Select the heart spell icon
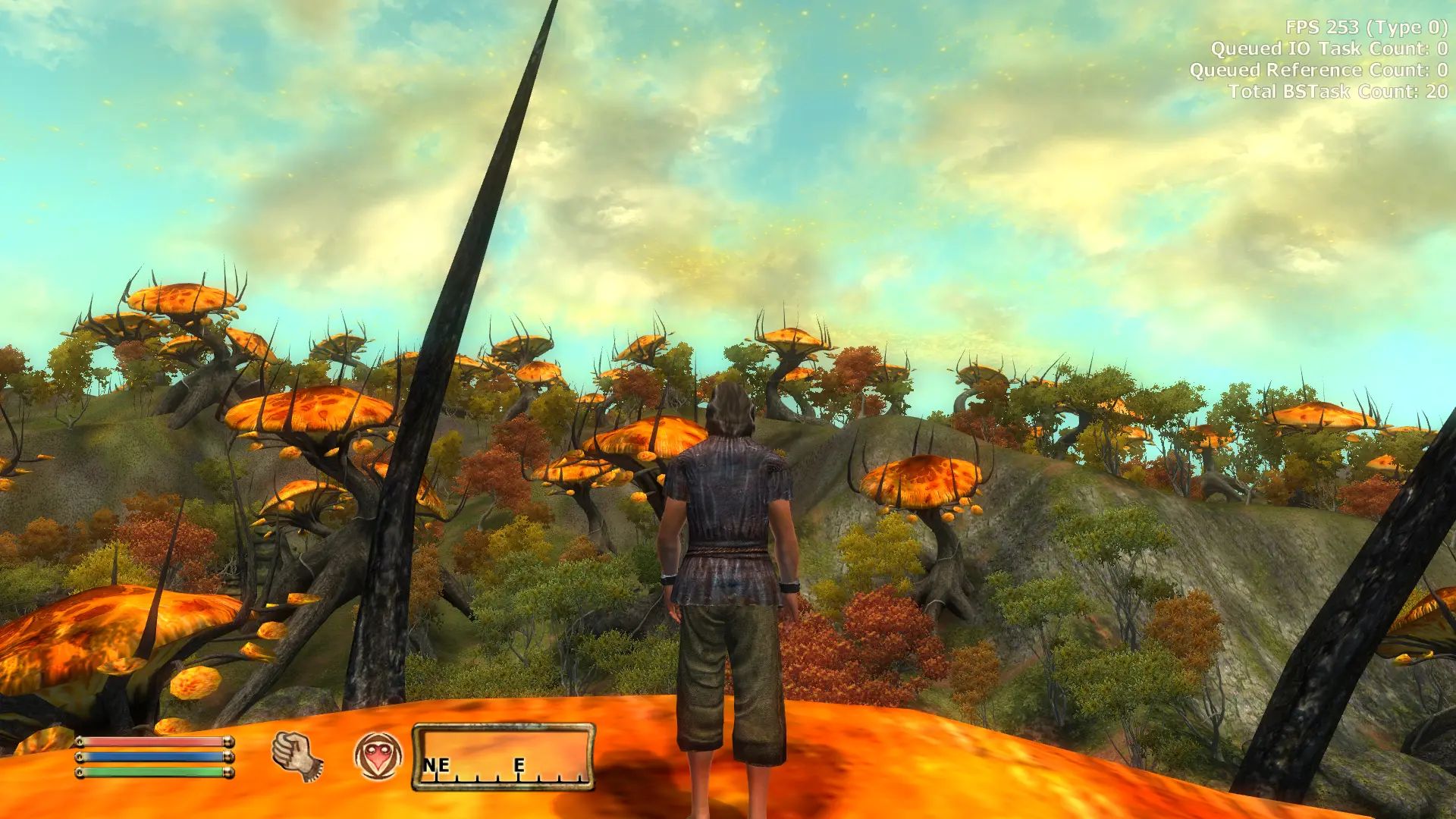 [378, 755]
